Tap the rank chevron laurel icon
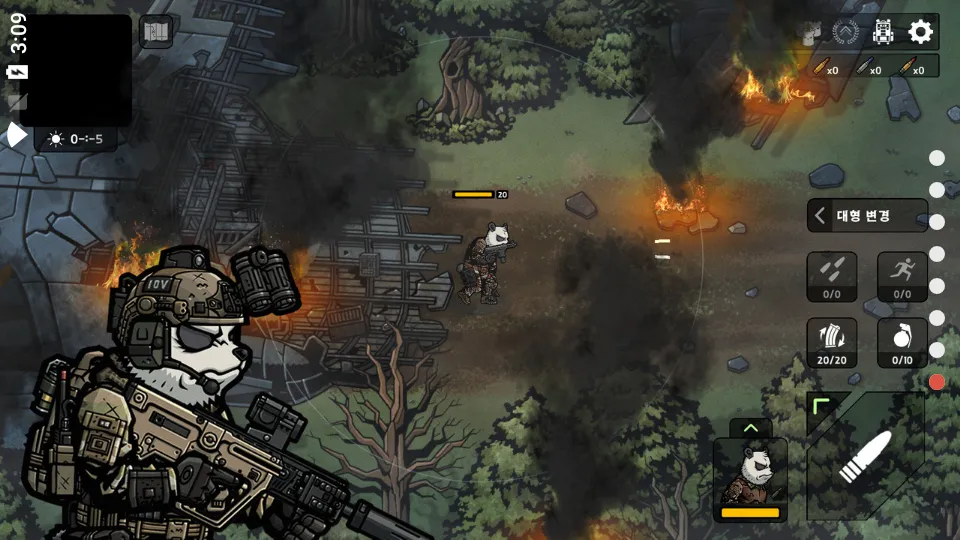The height and width of the screenshot is (540, 960). [846, 32]
